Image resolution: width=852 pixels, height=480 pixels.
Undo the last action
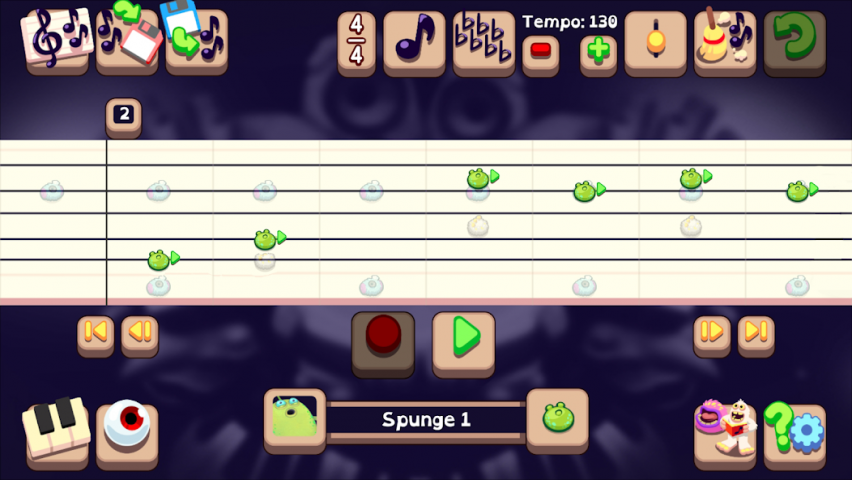794,42
